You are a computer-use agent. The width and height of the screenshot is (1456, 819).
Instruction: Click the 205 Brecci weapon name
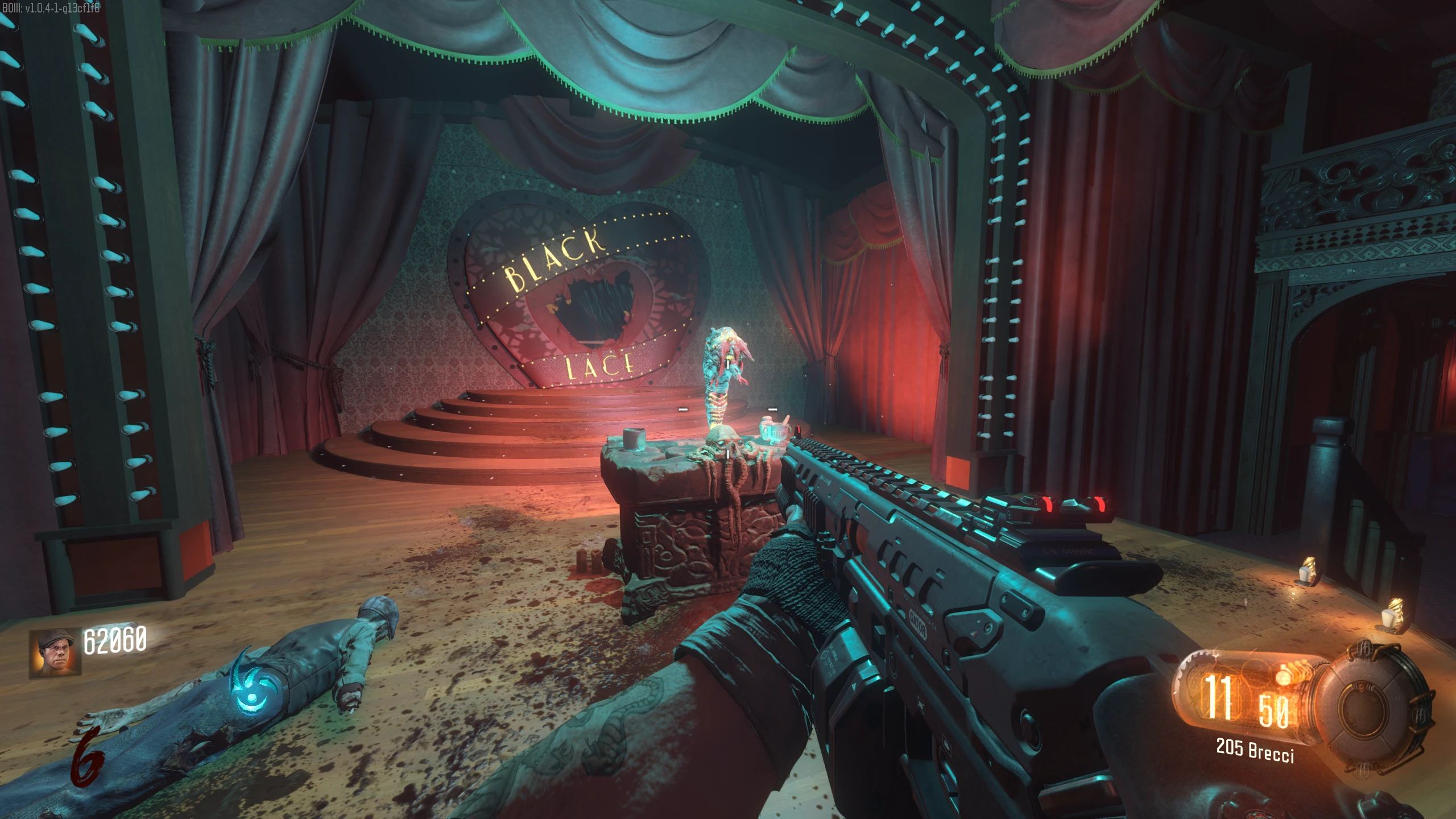pos(1255,750)
